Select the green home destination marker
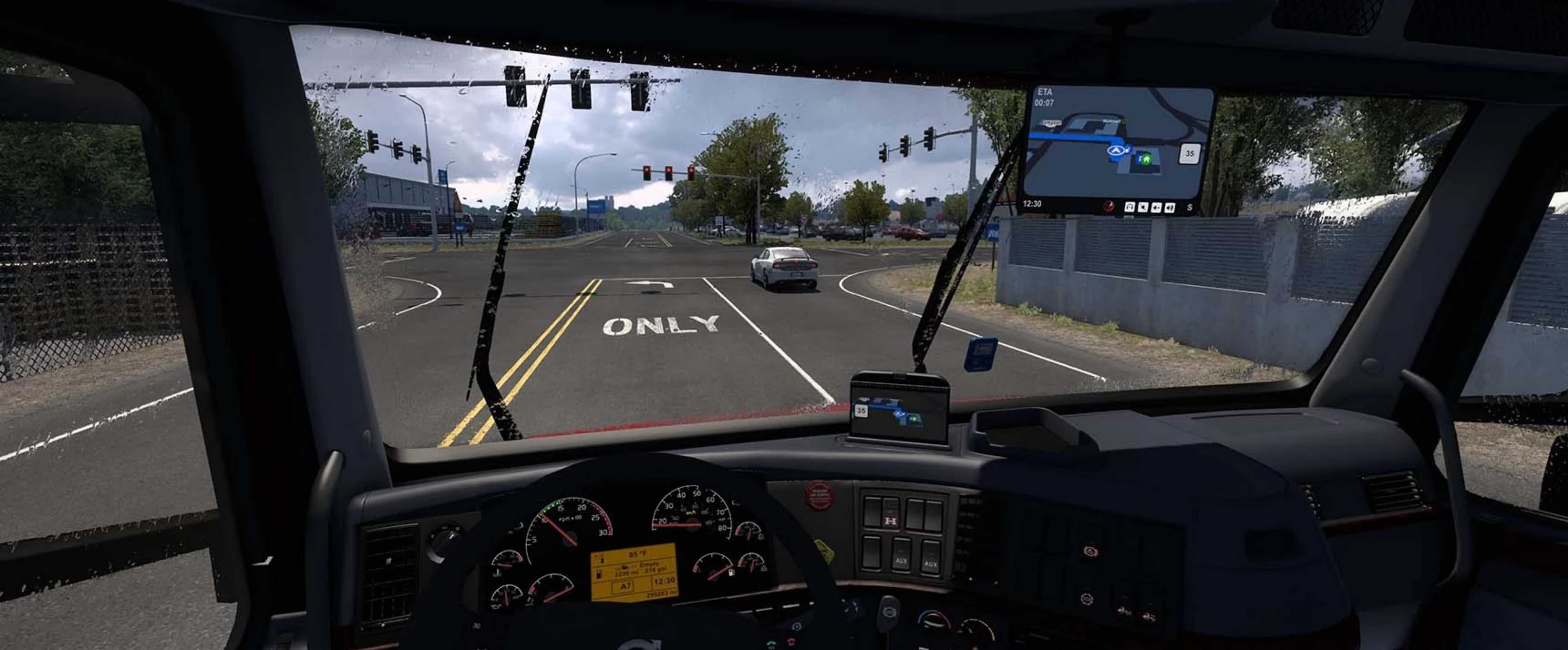This screenshot has height=650, width=1568. click(x=1146, y=159)
